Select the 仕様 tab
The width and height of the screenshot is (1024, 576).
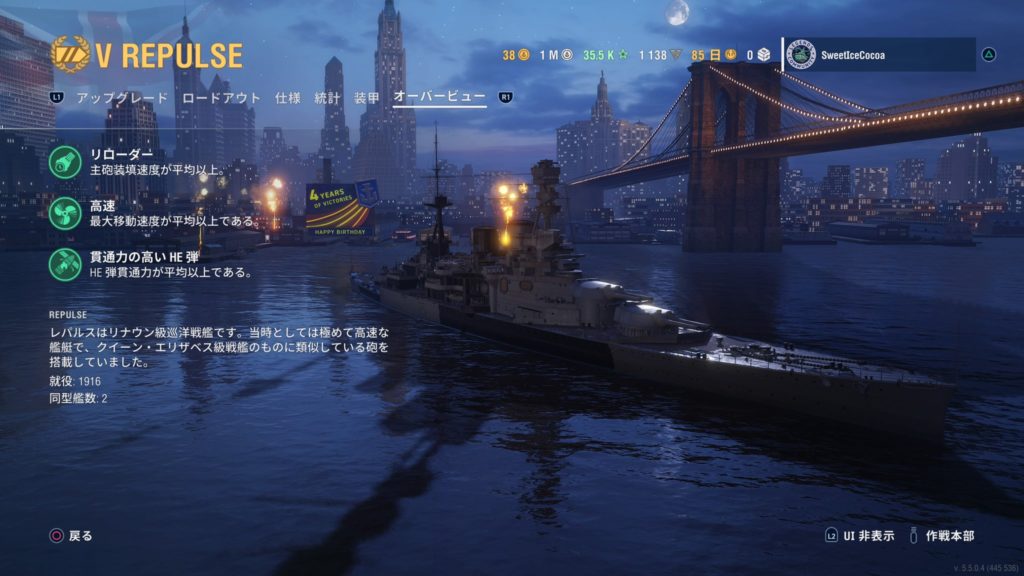tap(287, 98)
